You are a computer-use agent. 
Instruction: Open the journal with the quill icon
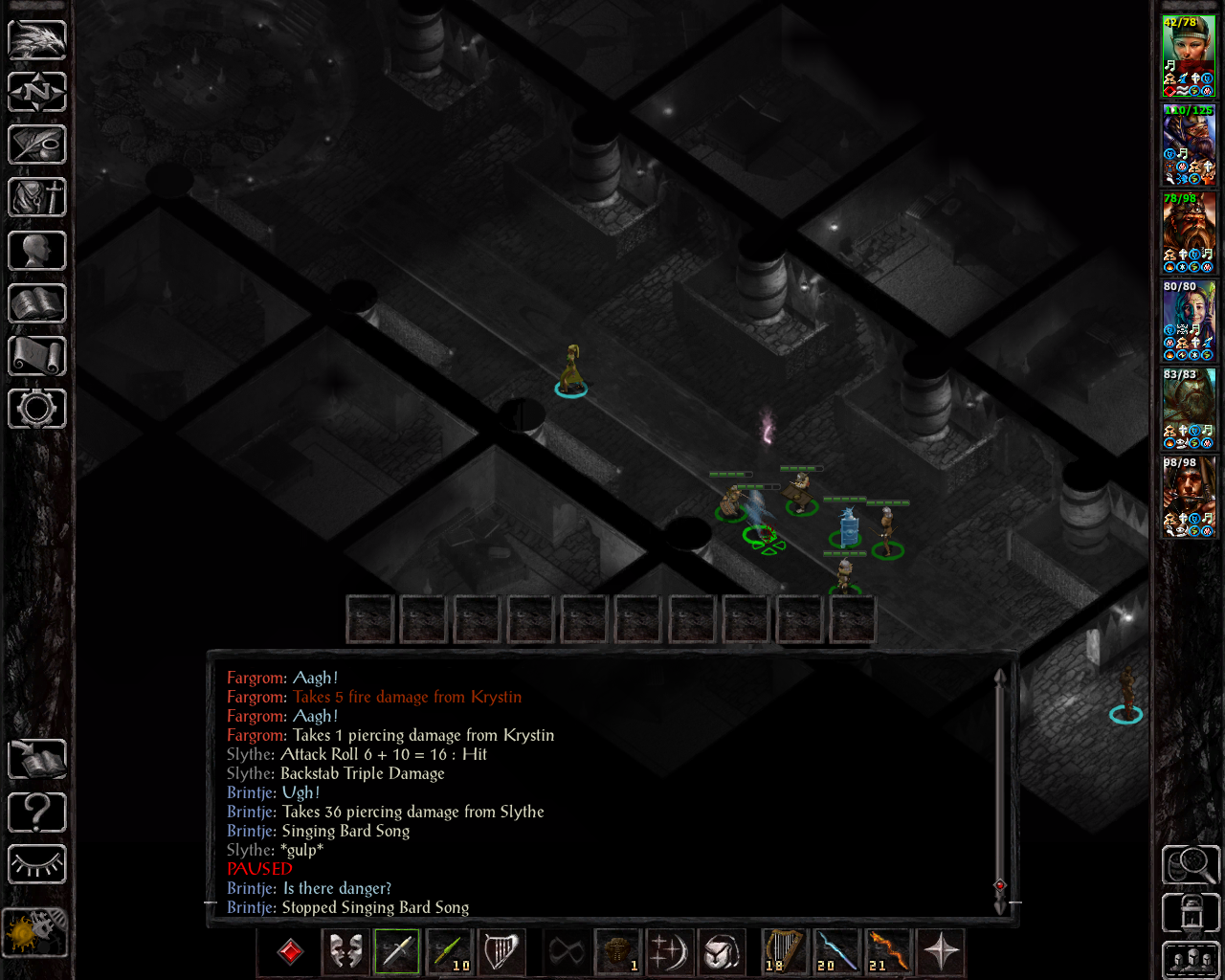(x=37, y=145)
